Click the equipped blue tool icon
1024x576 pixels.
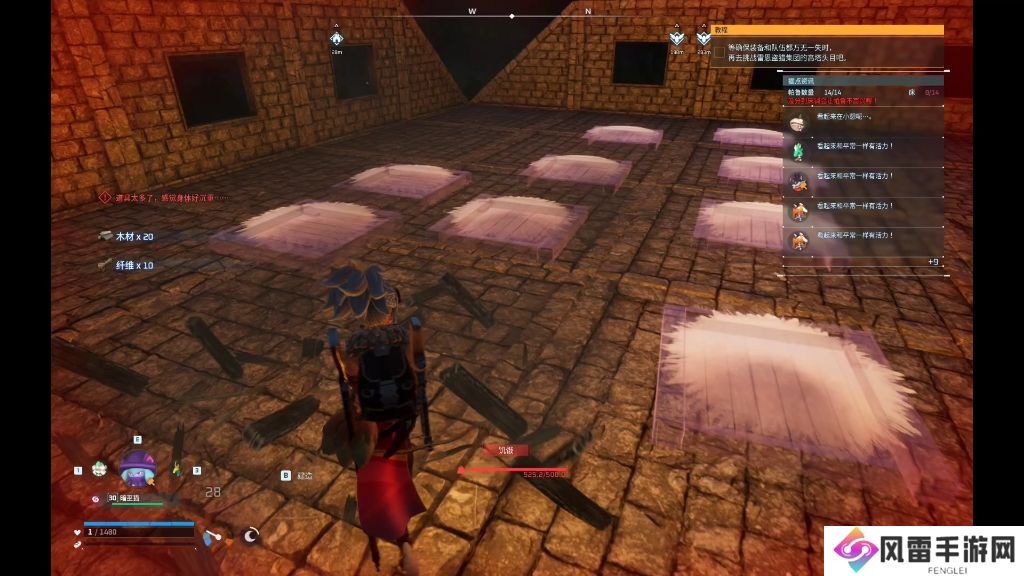(206, 536)
